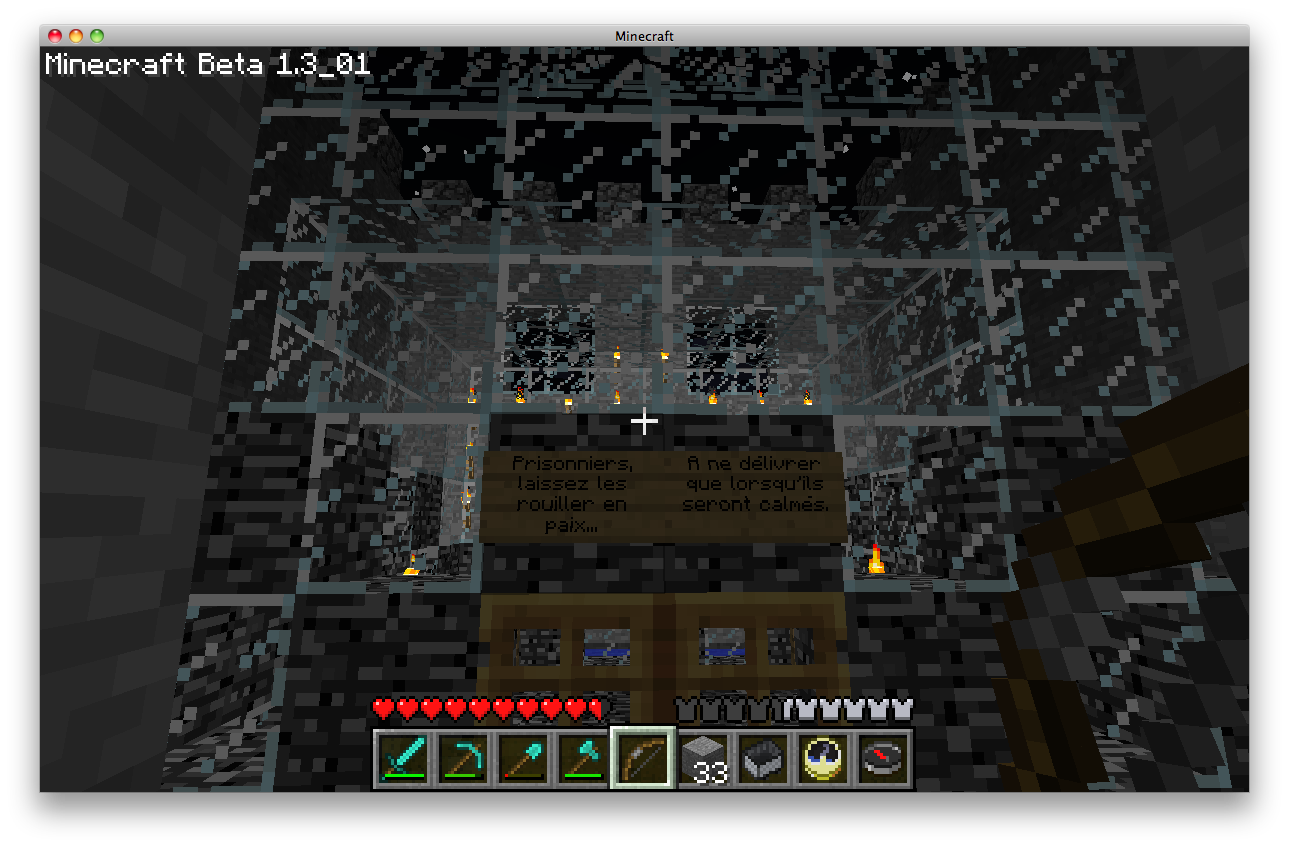The image size is (1289, 847).
Task: Minimize the window using yellow button
Action: [x=76, y=36]
